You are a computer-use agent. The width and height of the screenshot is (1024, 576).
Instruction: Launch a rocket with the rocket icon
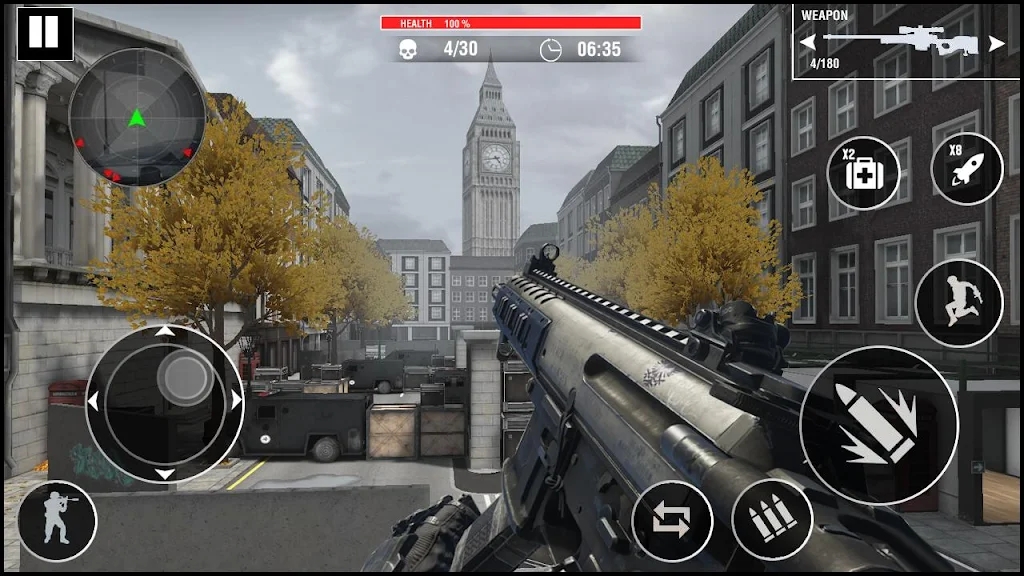[x=966, y=169]
